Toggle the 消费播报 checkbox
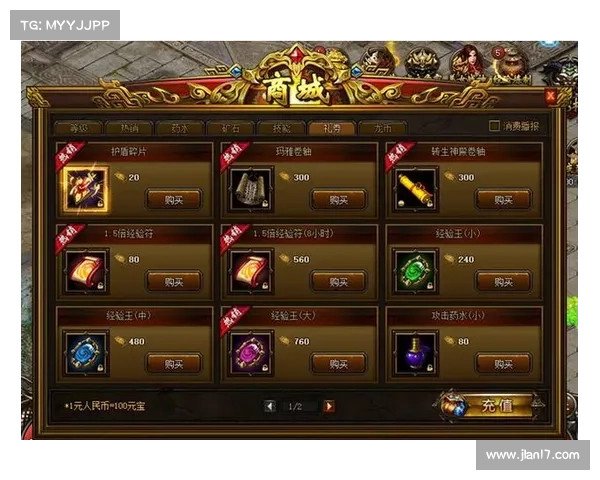The image size is (600, 480). [x=494, y=127]
